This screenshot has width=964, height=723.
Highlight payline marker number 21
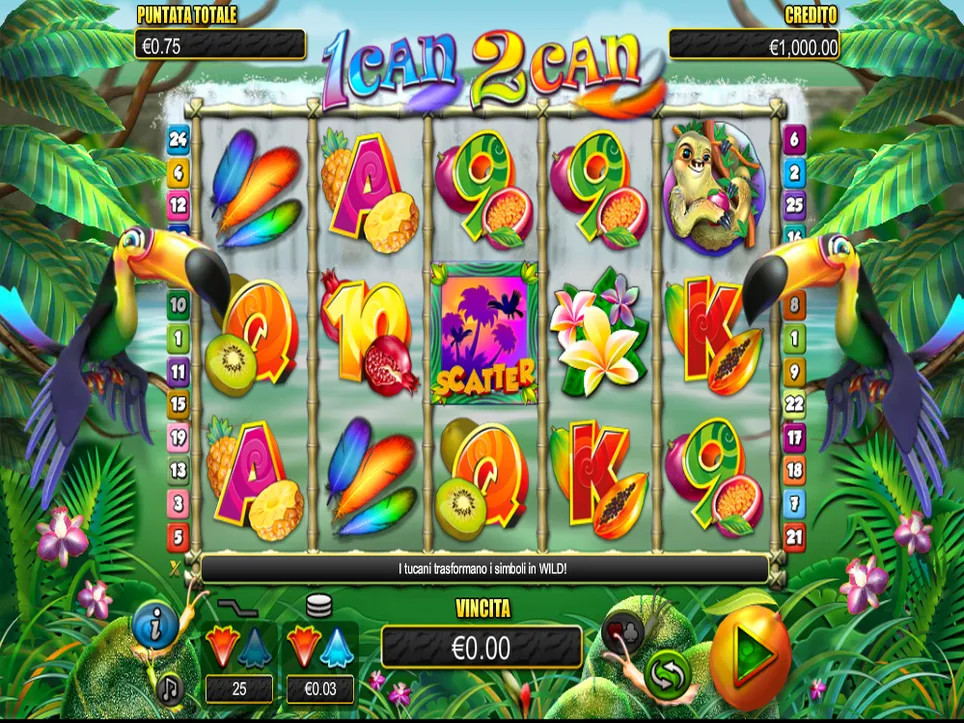795,537
